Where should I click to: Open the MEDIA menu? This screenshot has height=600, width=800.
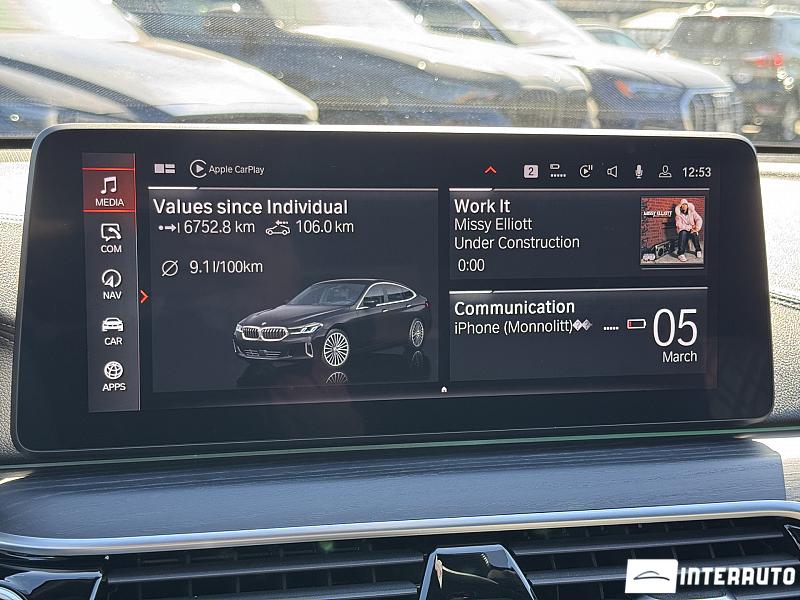109,190
